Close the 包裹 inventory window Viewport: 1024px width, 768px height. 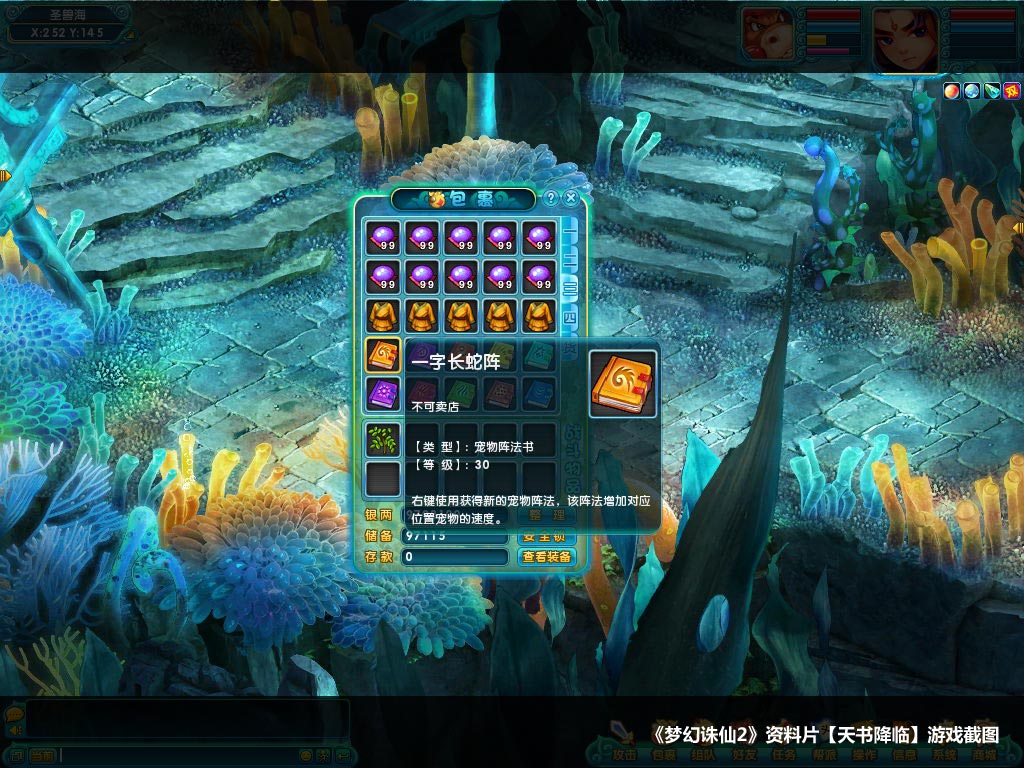coord(571,198)
